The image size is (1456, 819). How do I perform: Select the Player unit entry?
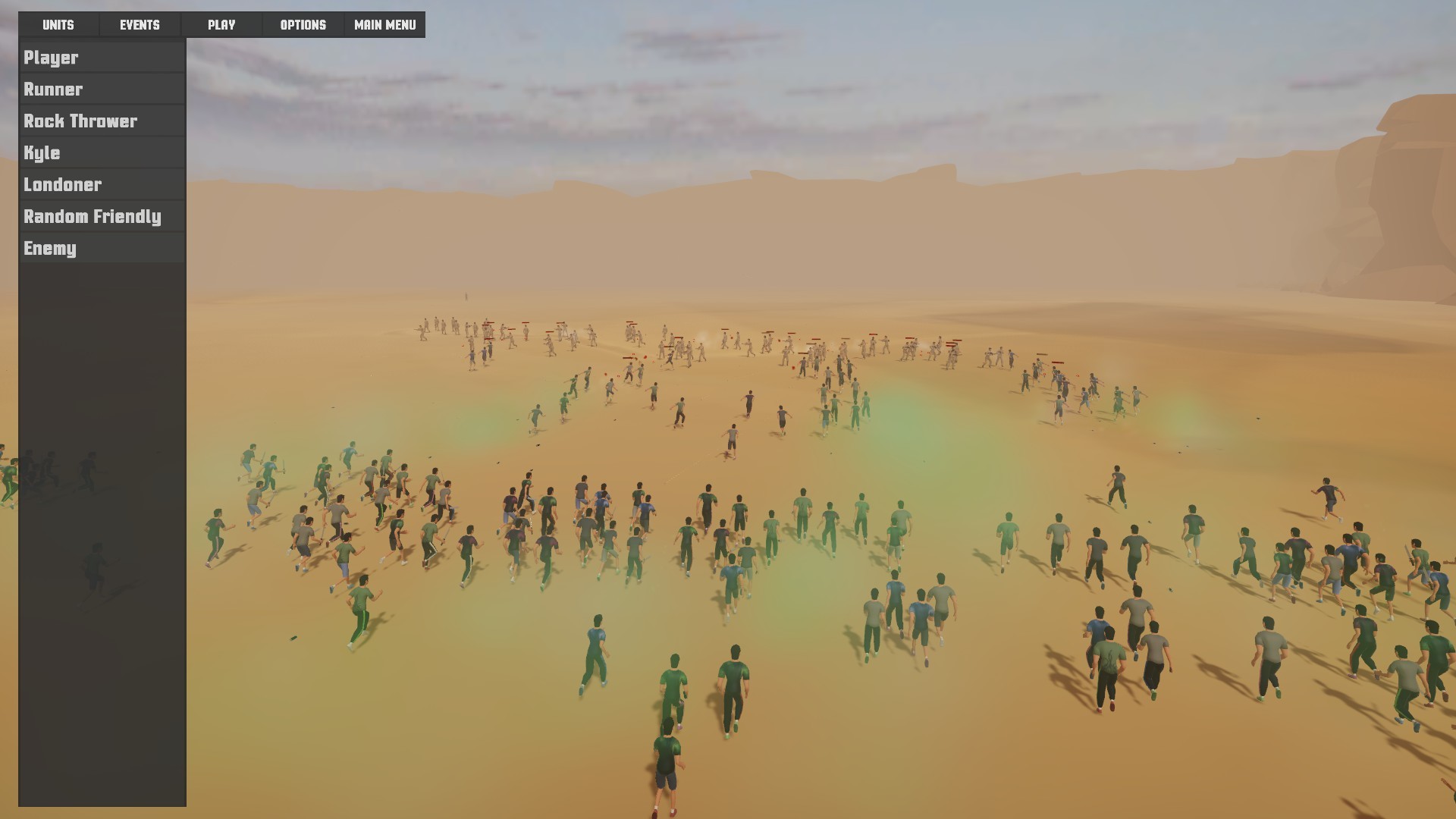pos(50,57)
